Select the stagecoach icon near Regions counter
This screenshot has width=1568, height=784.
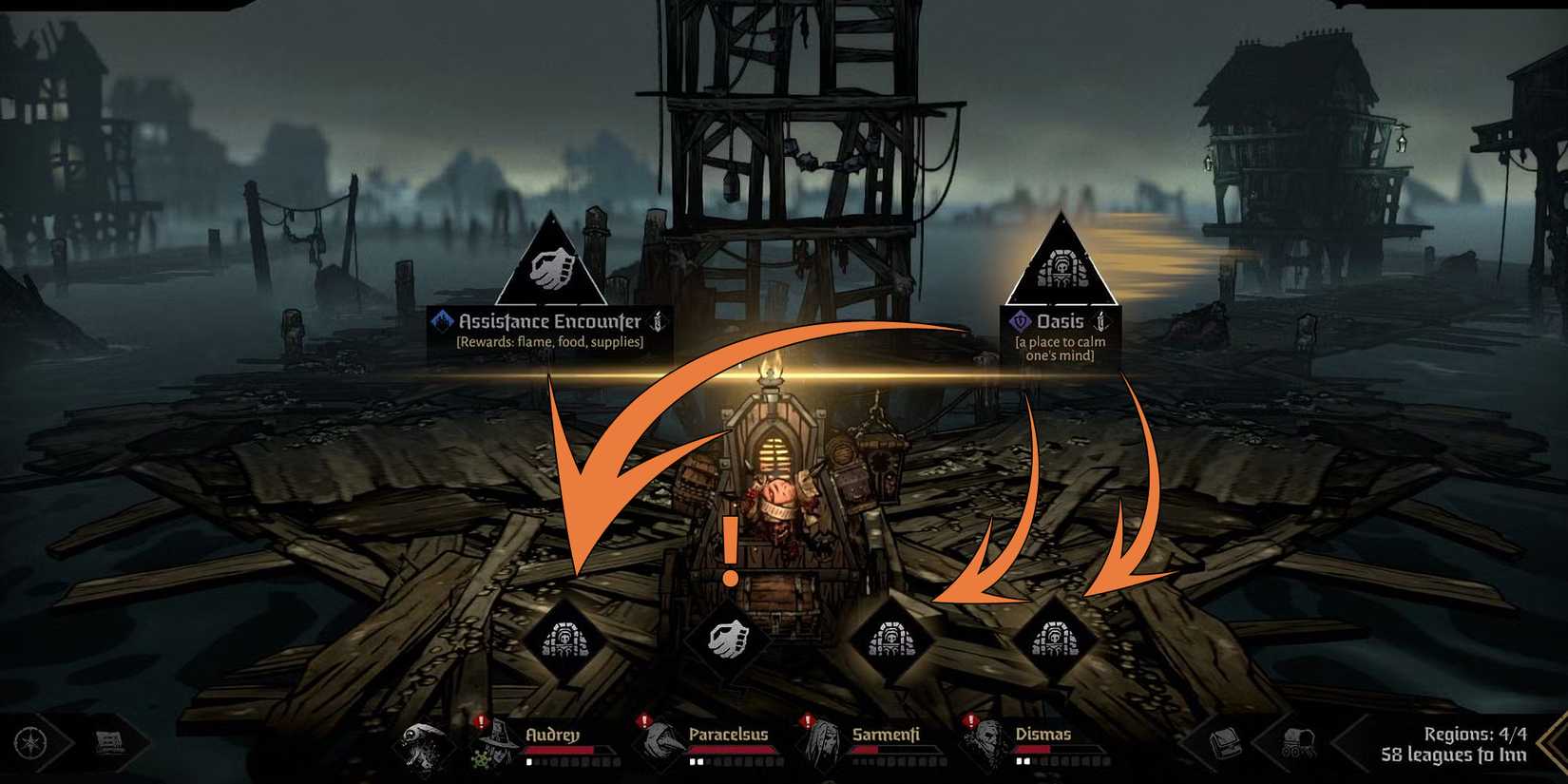pos(1296,742)
